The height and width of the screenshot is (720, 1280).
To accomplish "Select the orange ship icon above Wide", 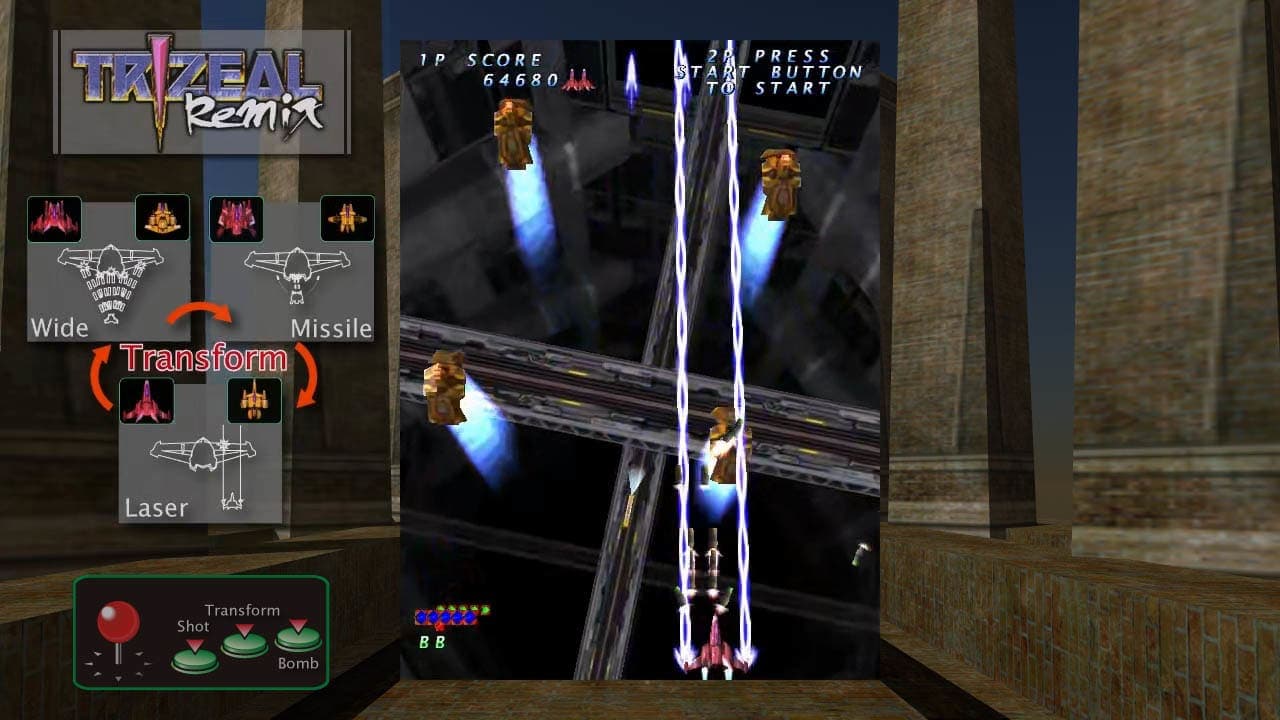I will pyautogui.click(x=163, y=218).
